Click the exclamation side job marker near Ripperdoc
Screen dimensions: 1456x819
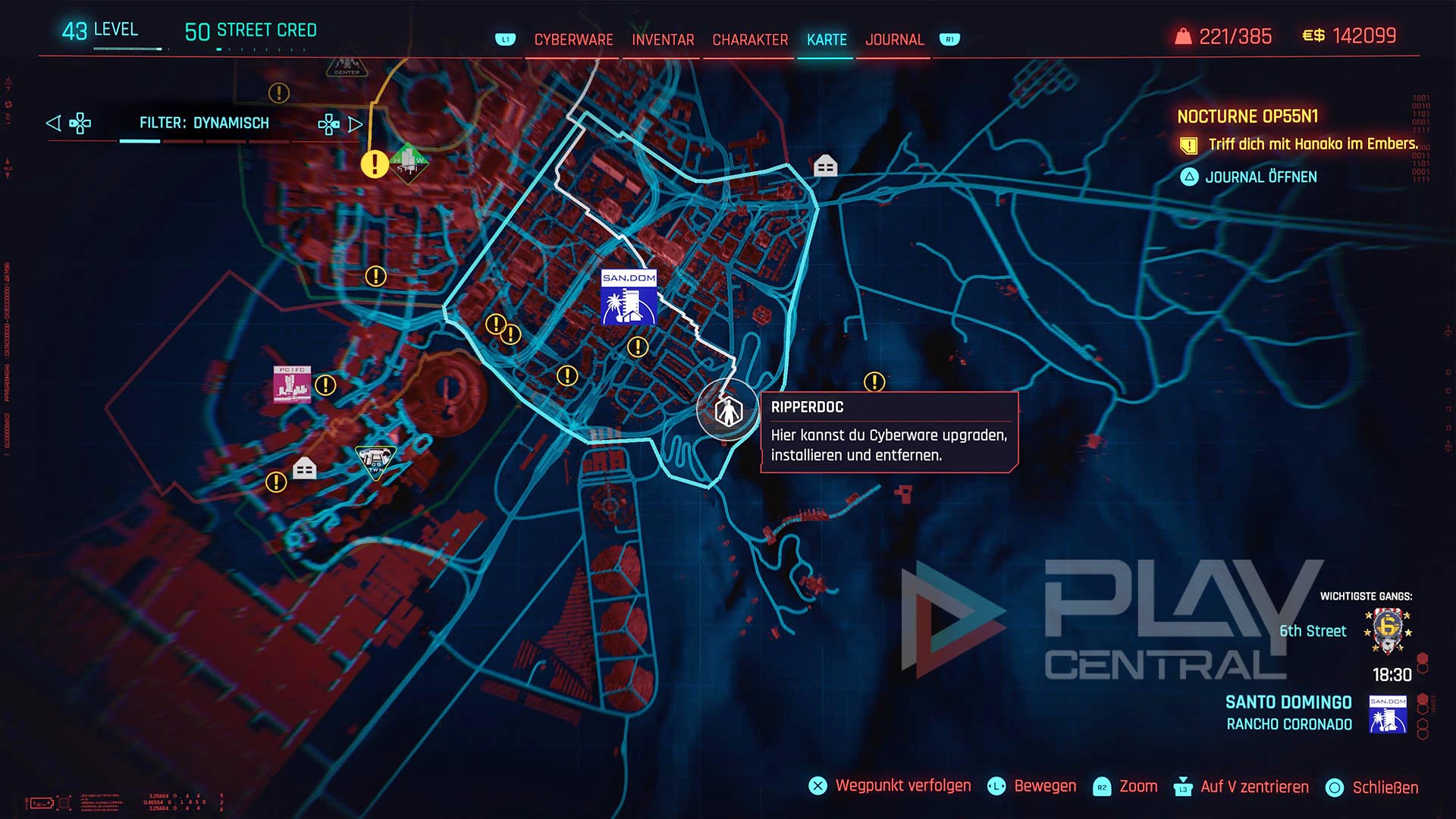pyautogui.click(x=874, y=380)
